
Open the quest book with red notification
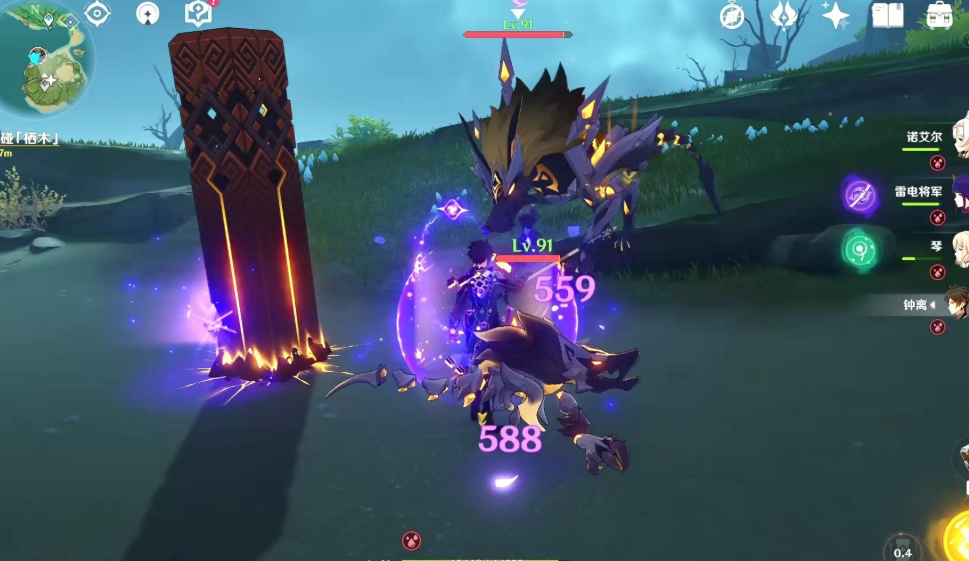(x=199, y=13)
